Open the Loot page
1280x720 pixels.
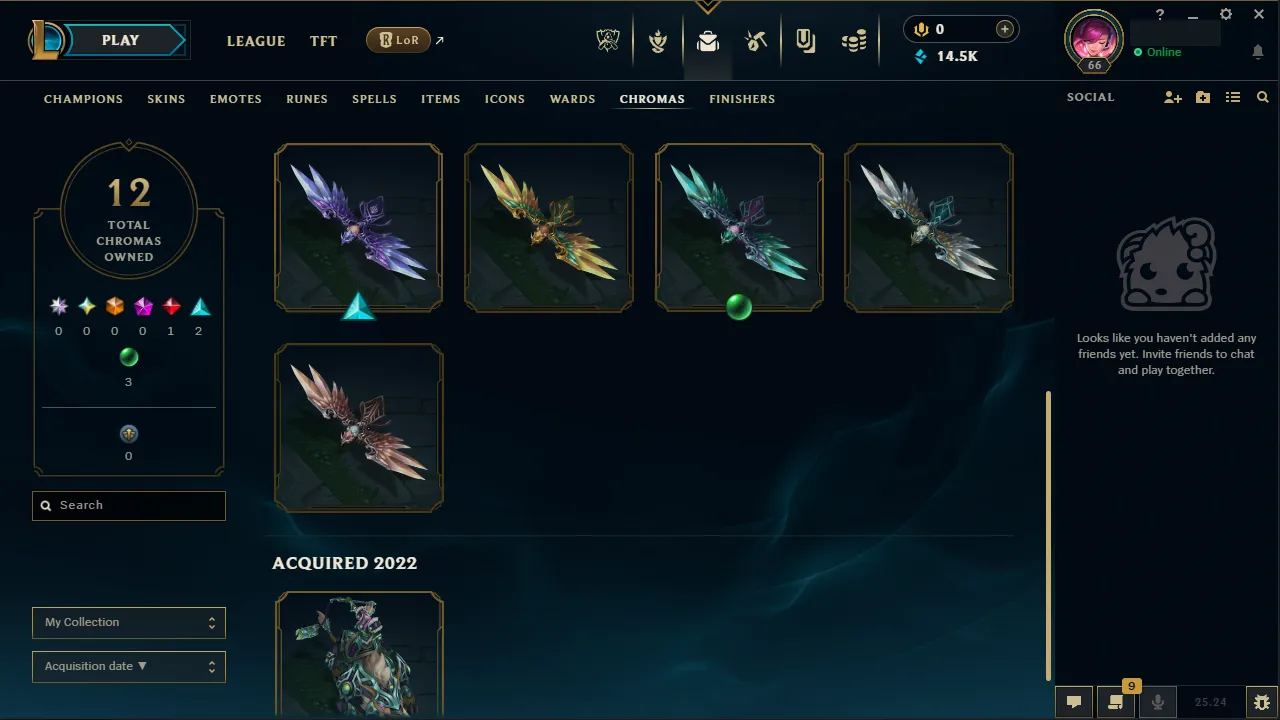[708, 40]
